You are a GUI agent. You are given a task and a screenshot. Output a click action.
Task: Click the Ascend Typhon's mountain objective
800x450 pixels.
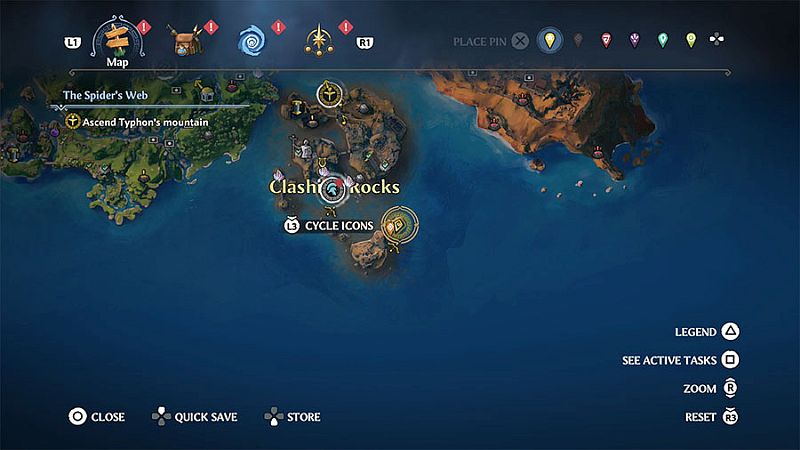tap(136, 121)
